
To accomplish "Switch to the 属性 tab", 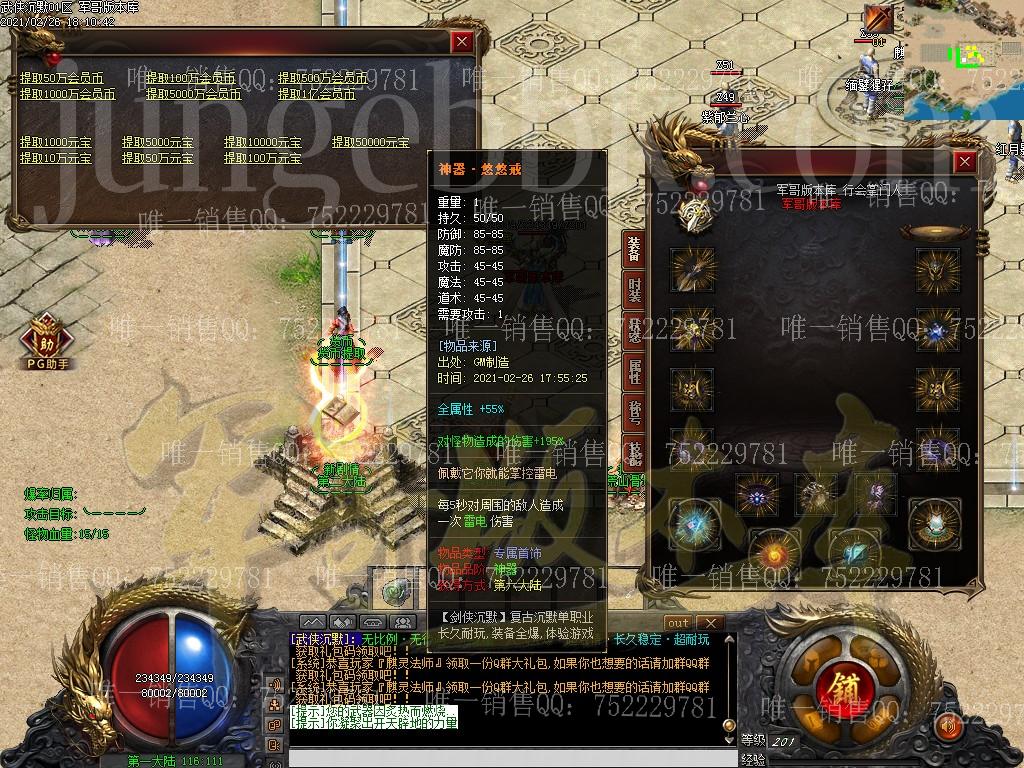I will tap(634, 371).
